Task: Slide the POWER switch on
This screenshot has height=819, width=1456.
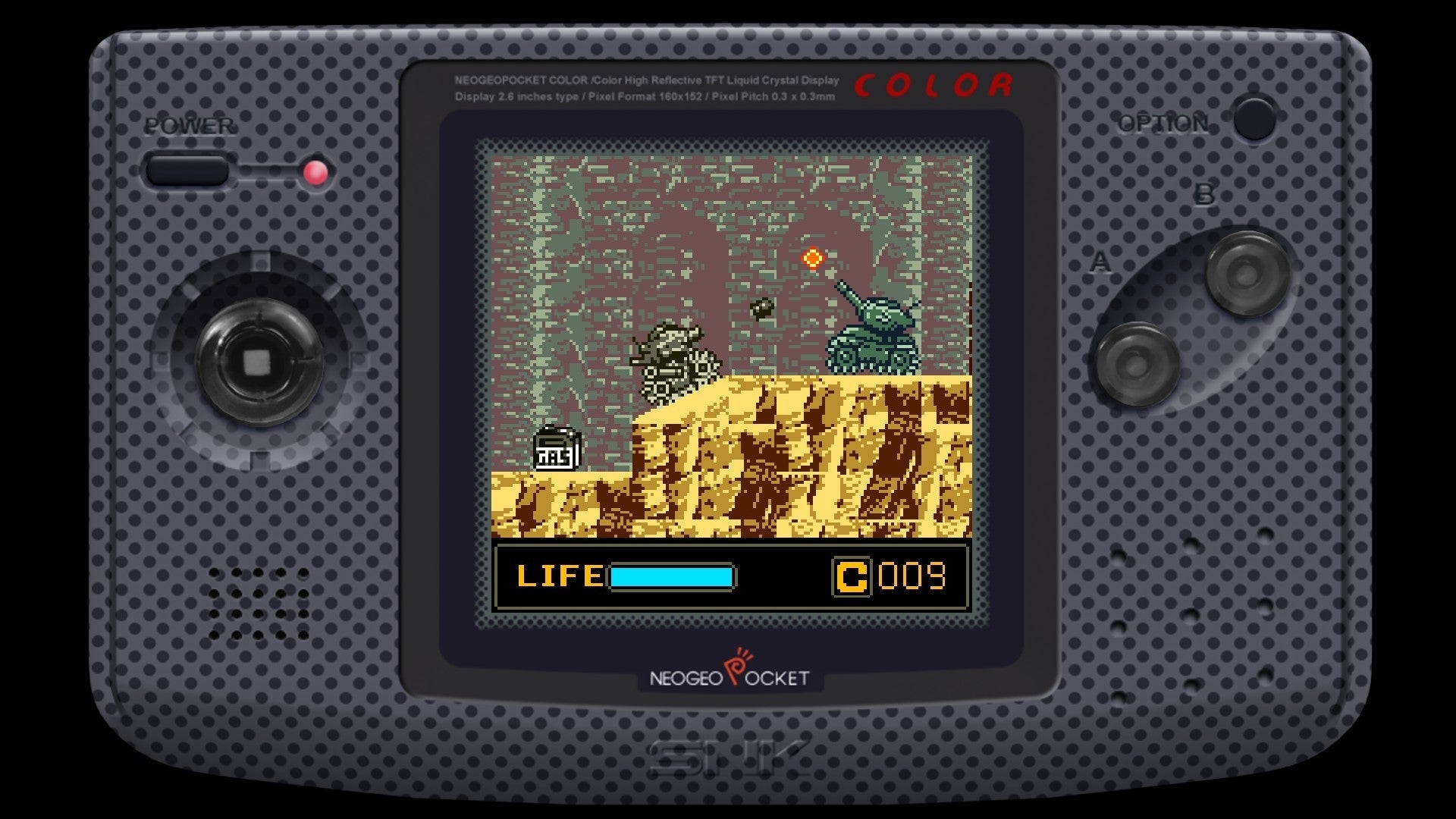Action: tap(187, 171)
